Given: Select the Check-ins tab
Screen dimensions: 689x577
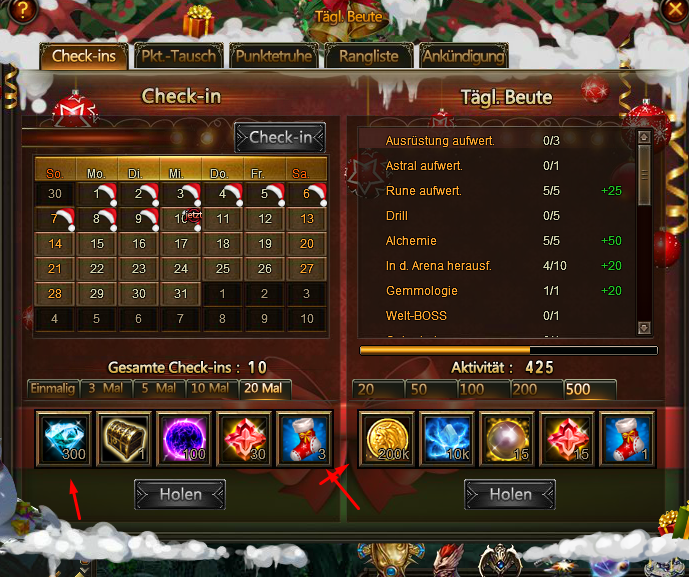Looking at the screenshot, I should click(85, 56).
